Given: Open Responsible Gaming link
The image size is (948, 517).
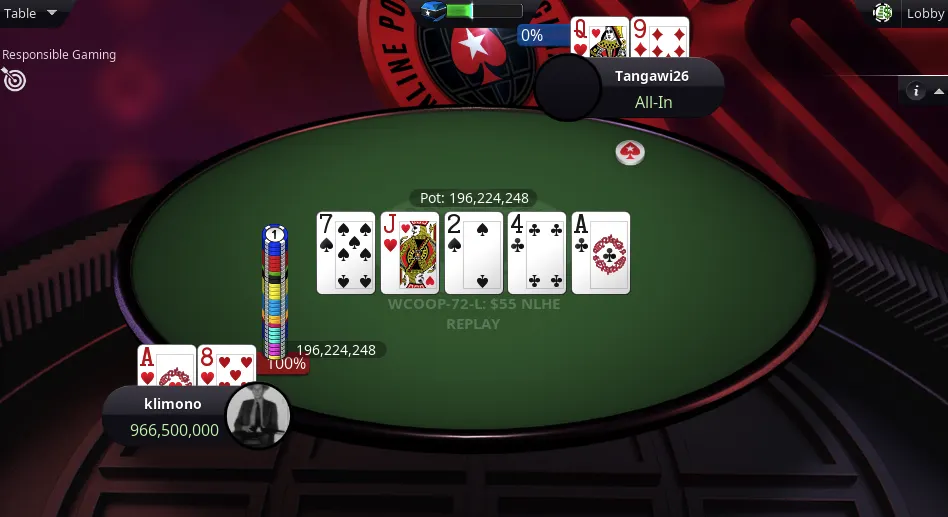Looking at the screenshot, I should pos(59,55).
